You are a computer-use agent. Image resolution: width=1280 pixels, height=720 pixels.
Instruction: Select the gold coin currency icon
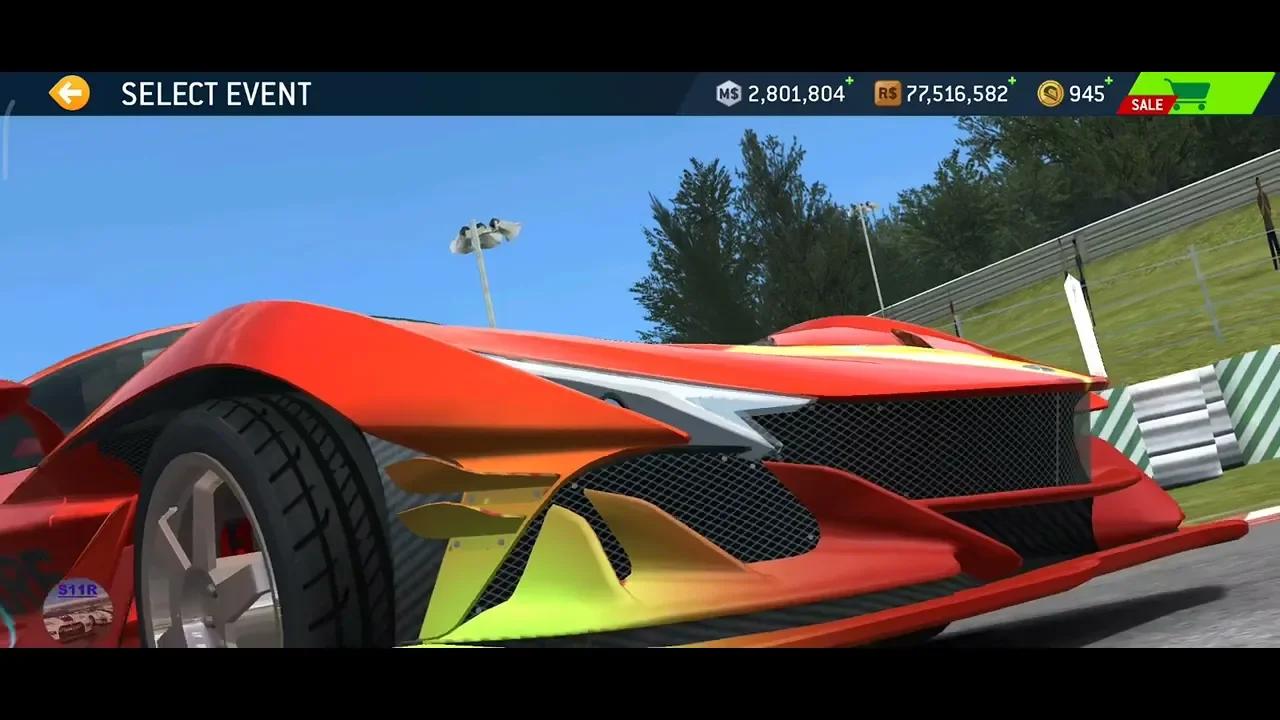click(x=1051, y=93)
